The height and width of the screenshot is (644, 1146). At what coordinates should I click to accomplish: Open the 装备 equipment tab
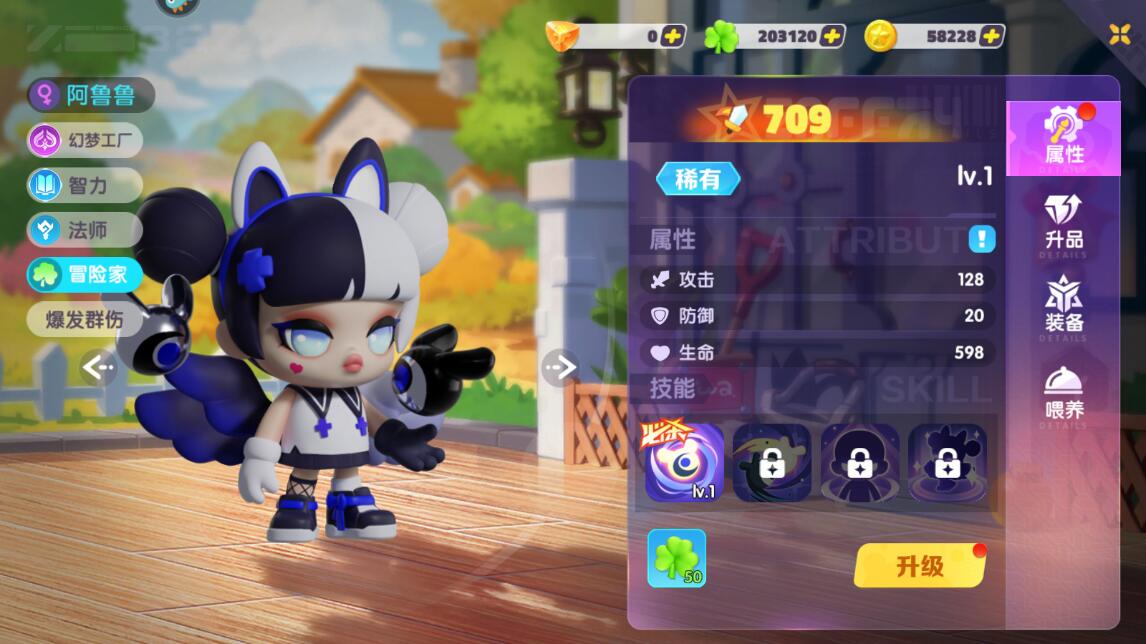(x=1063, y=306)
